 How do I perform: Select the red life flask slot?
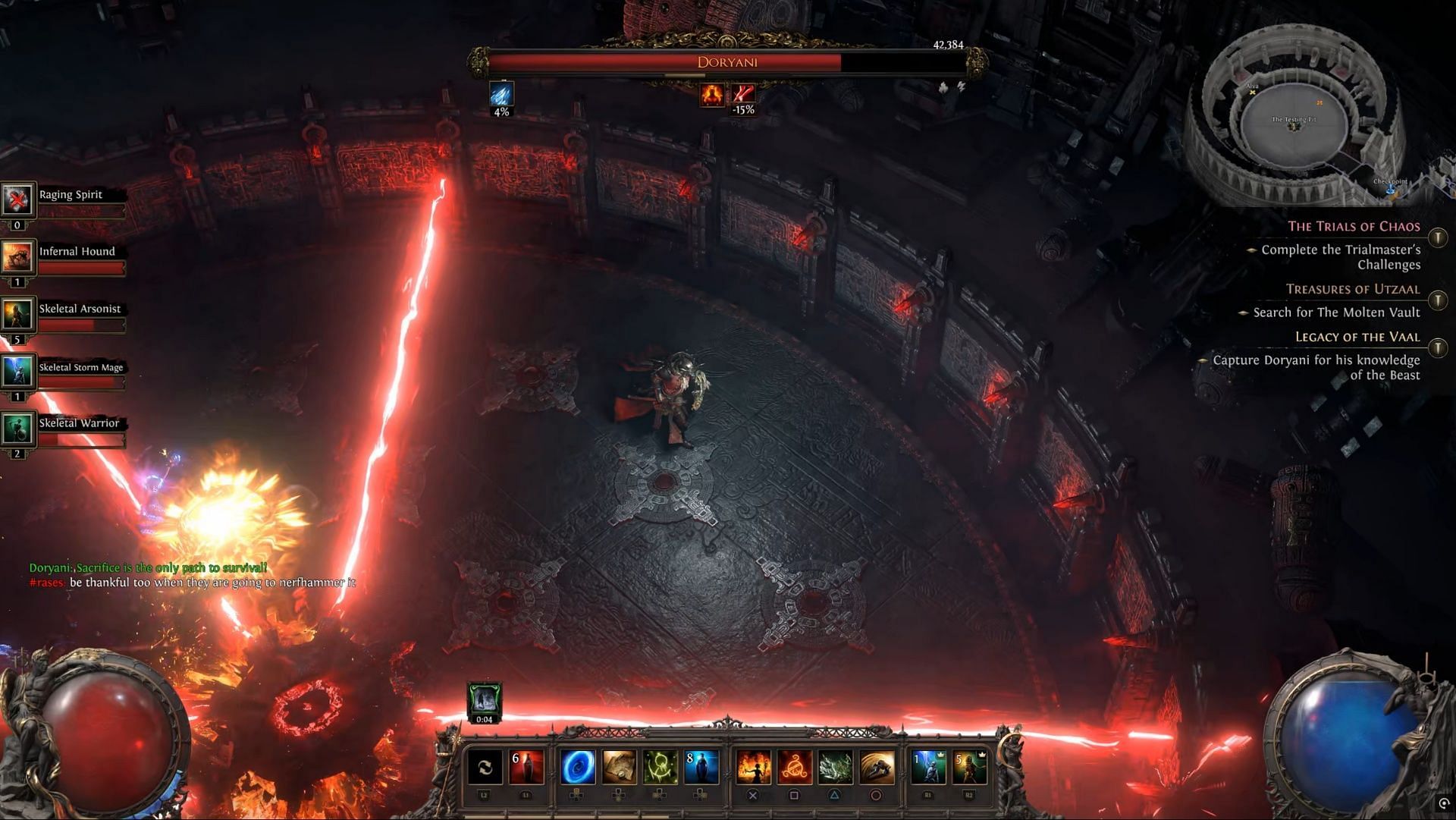coord(526,767)
